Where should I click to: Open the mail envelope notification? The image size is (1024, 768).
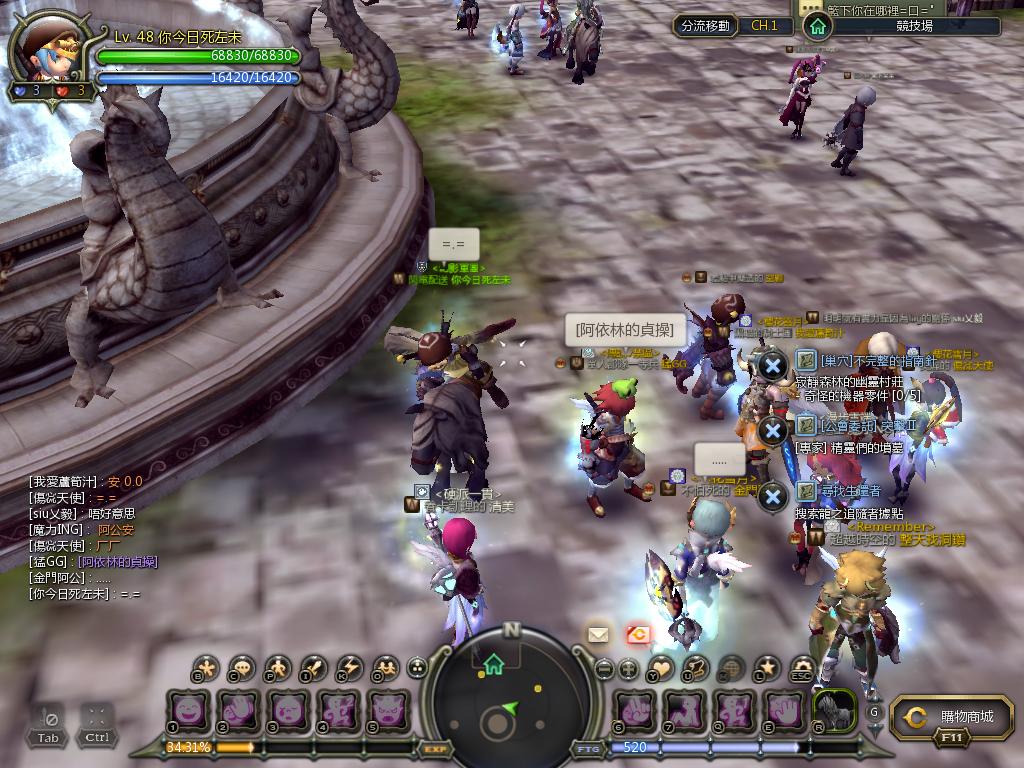tap(598, 634)
